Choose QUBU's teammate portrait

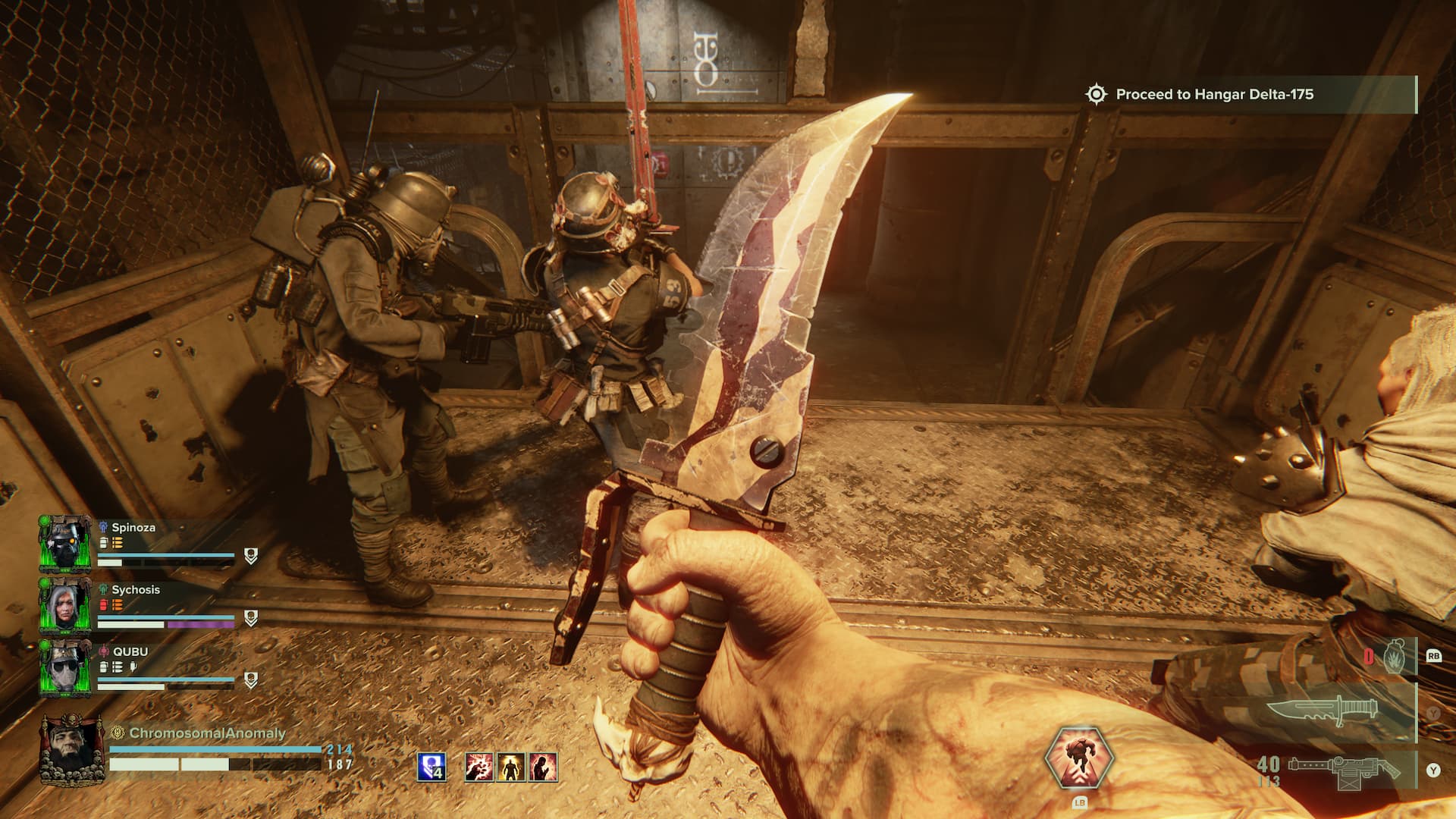point(65,668)
